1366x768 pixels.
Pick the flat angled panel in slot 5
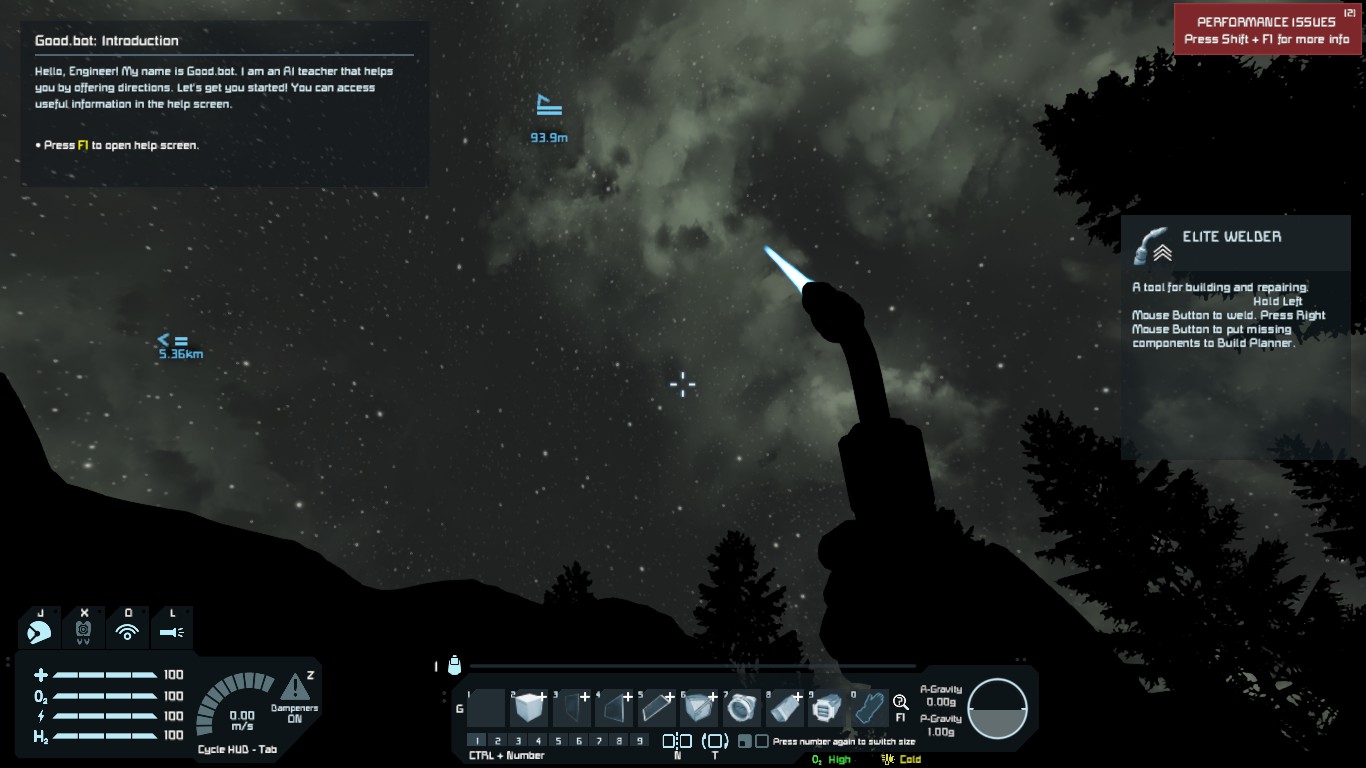(x=655, y=708)
